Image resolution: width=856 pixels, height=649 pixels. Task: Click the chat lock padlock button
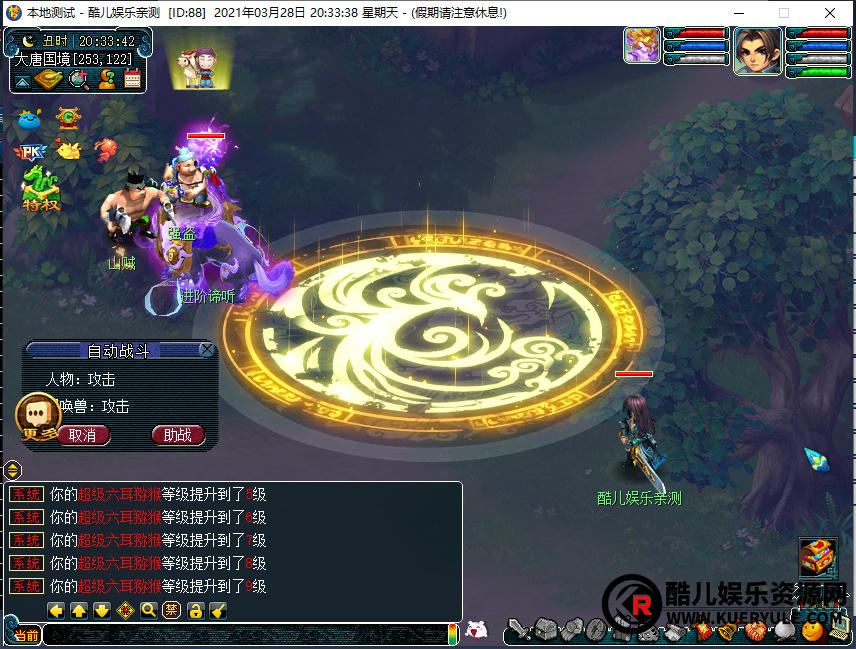(196, 611)
